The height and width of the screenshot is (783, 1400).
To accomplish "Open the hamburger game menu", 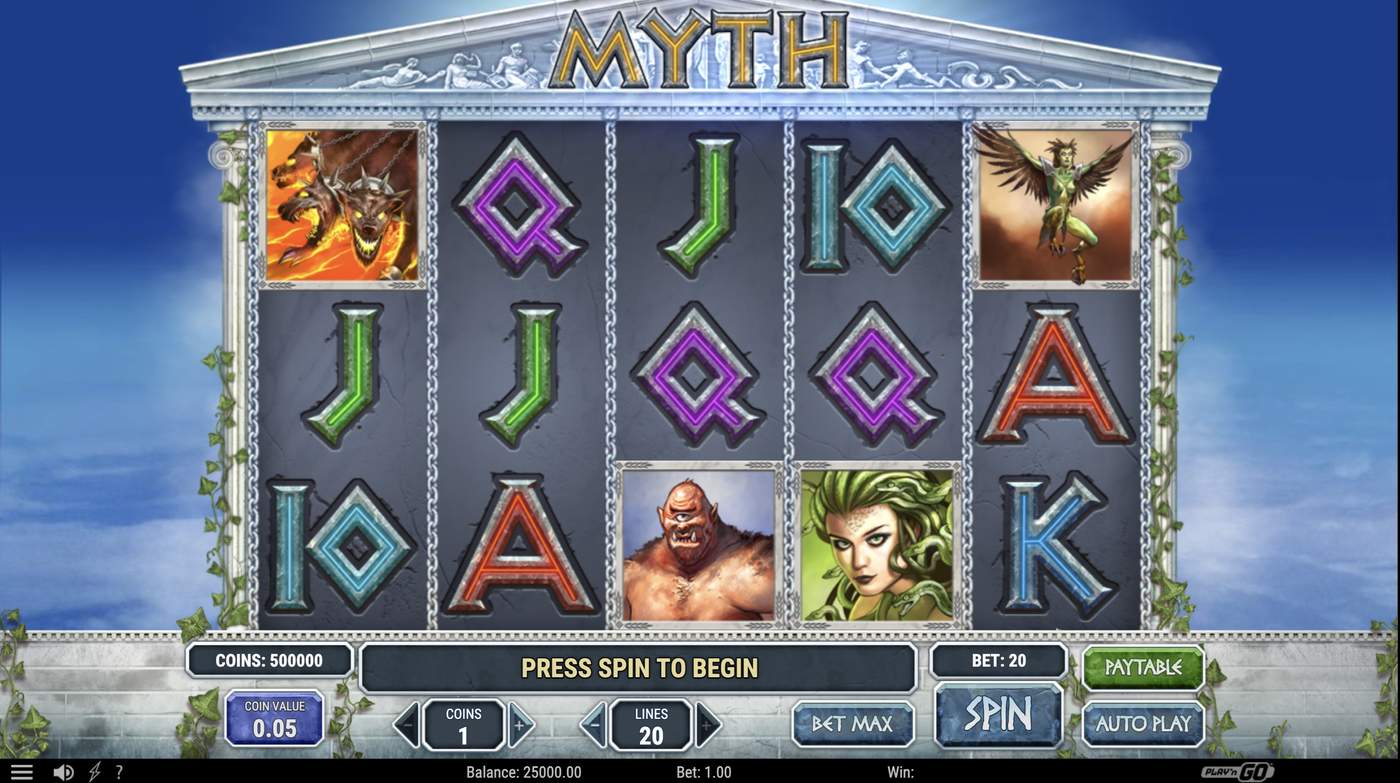I will 22,770.
